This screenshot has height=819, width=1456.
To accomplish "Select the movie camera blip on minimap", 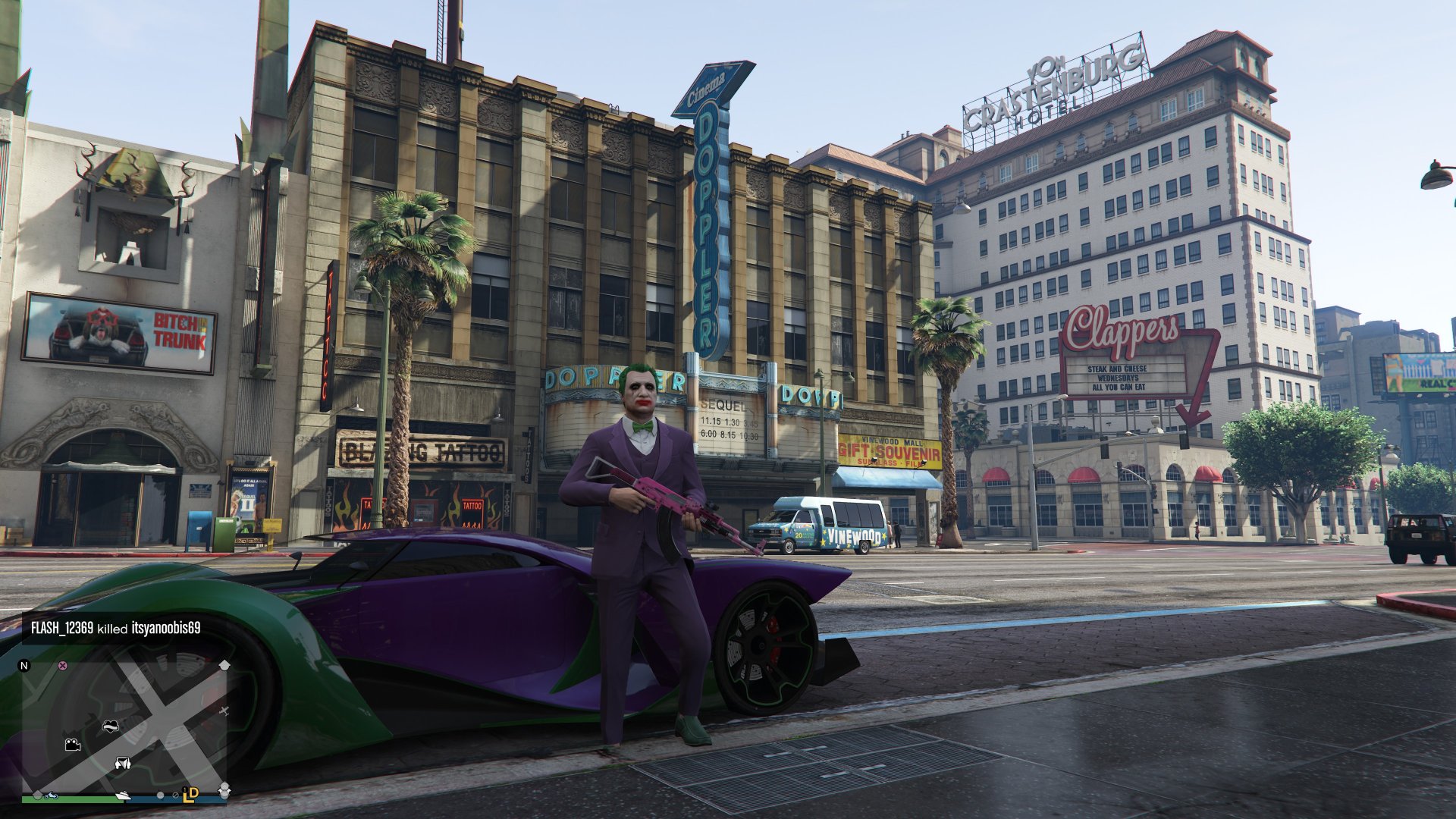I will point(73,744).
